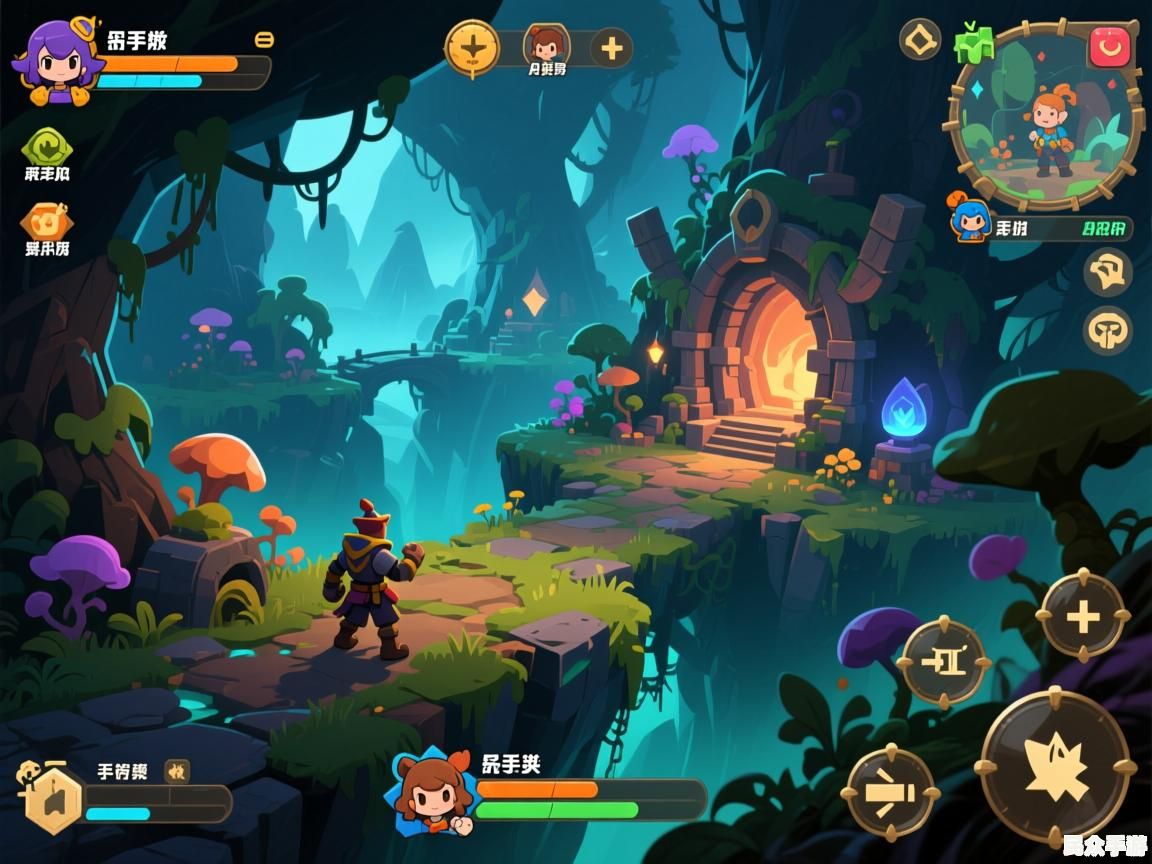The width and height of the screenshot is (1152, 864).
Task: Tap the green crown icon on the minimap frame
Action: [x=973, y=42]
